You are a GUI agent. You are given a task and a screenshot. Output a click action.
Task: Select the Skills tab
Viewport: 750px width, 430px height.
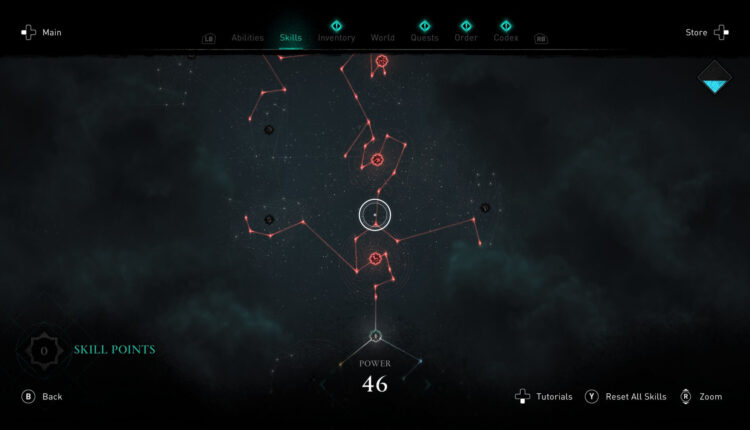(x=291, y=38)
